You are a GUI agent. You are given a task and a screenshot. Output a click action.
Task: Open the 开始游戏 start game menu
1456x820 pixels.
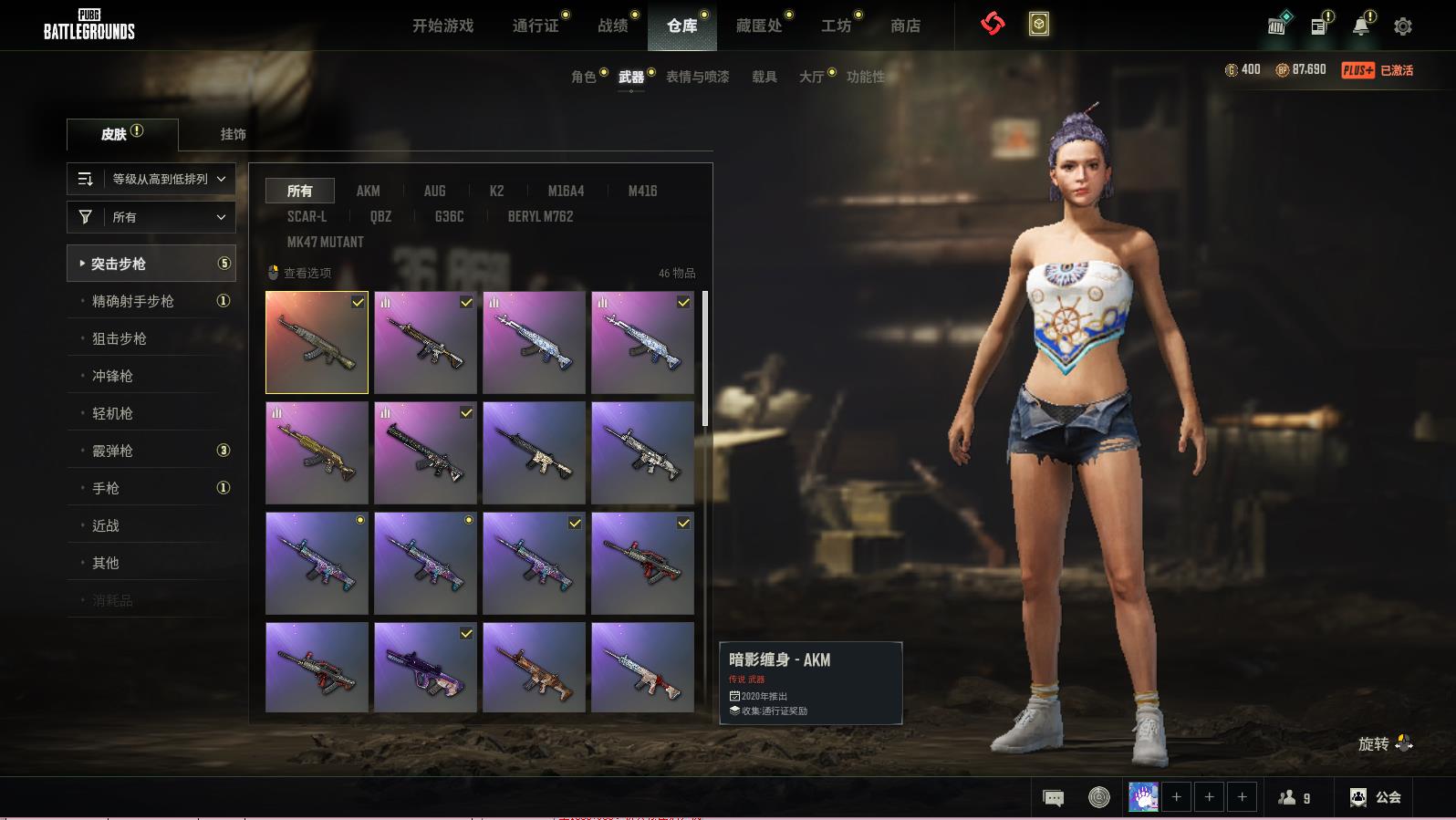(x=442, y=26)
